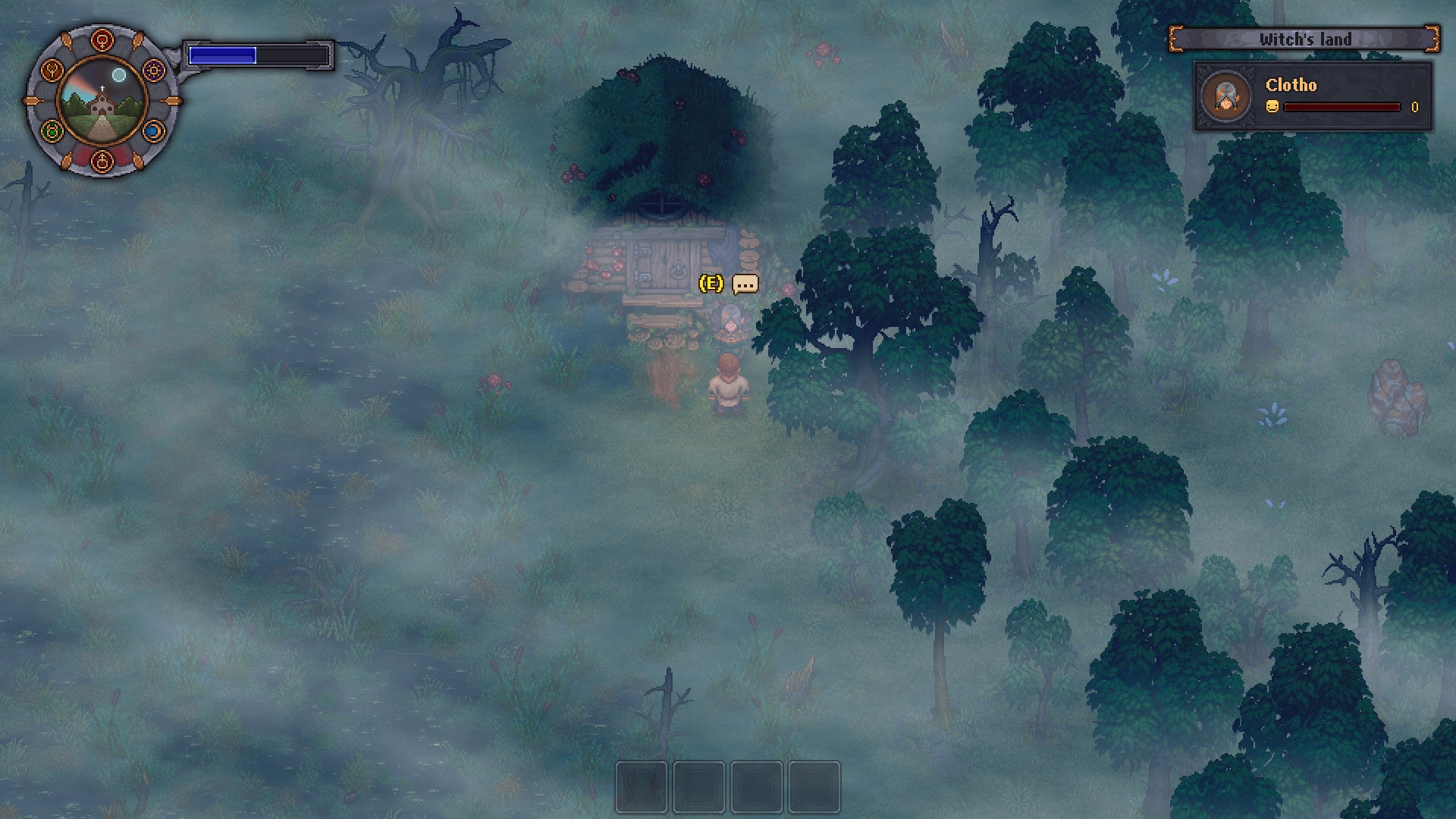Select the red rune icon atop the clock dial

pos(102,39)
